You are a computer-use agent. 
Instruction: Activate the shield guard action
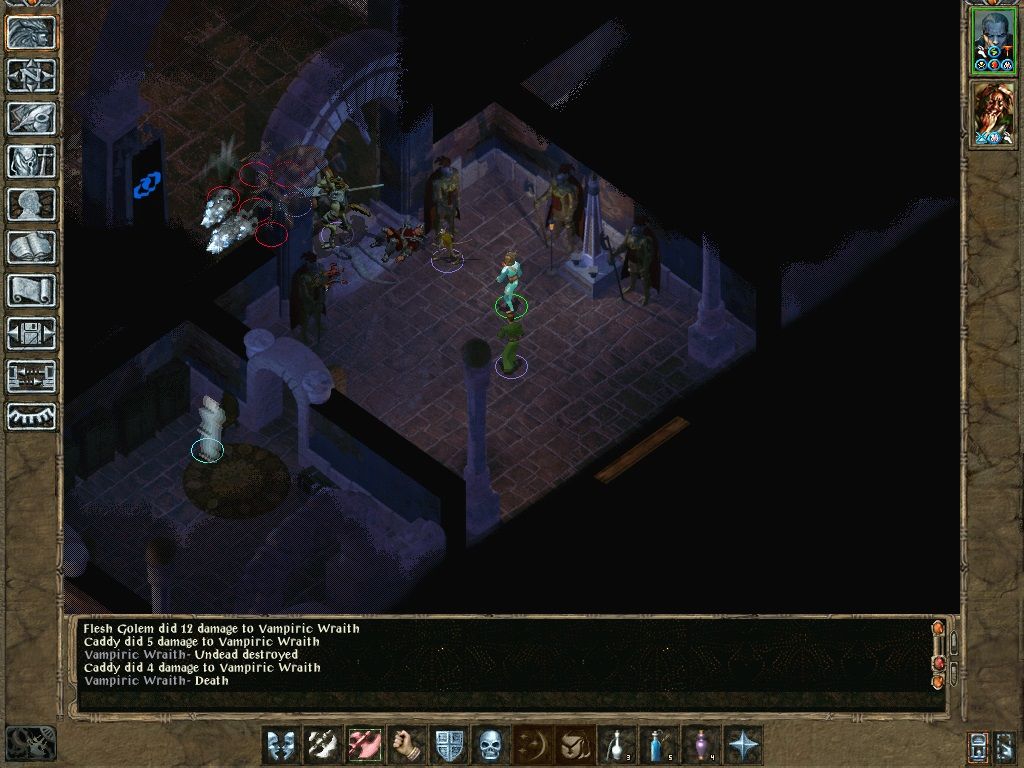pos(450,745)
